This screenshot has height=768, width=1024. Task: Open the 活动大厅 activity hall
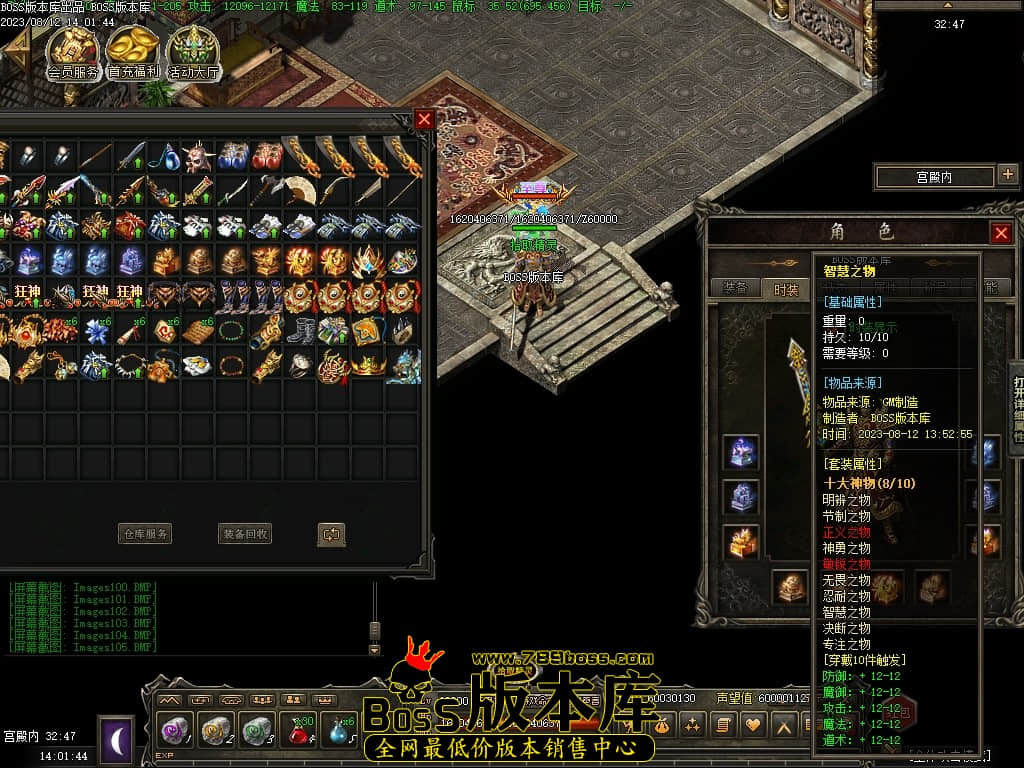(x=193, y=52)
